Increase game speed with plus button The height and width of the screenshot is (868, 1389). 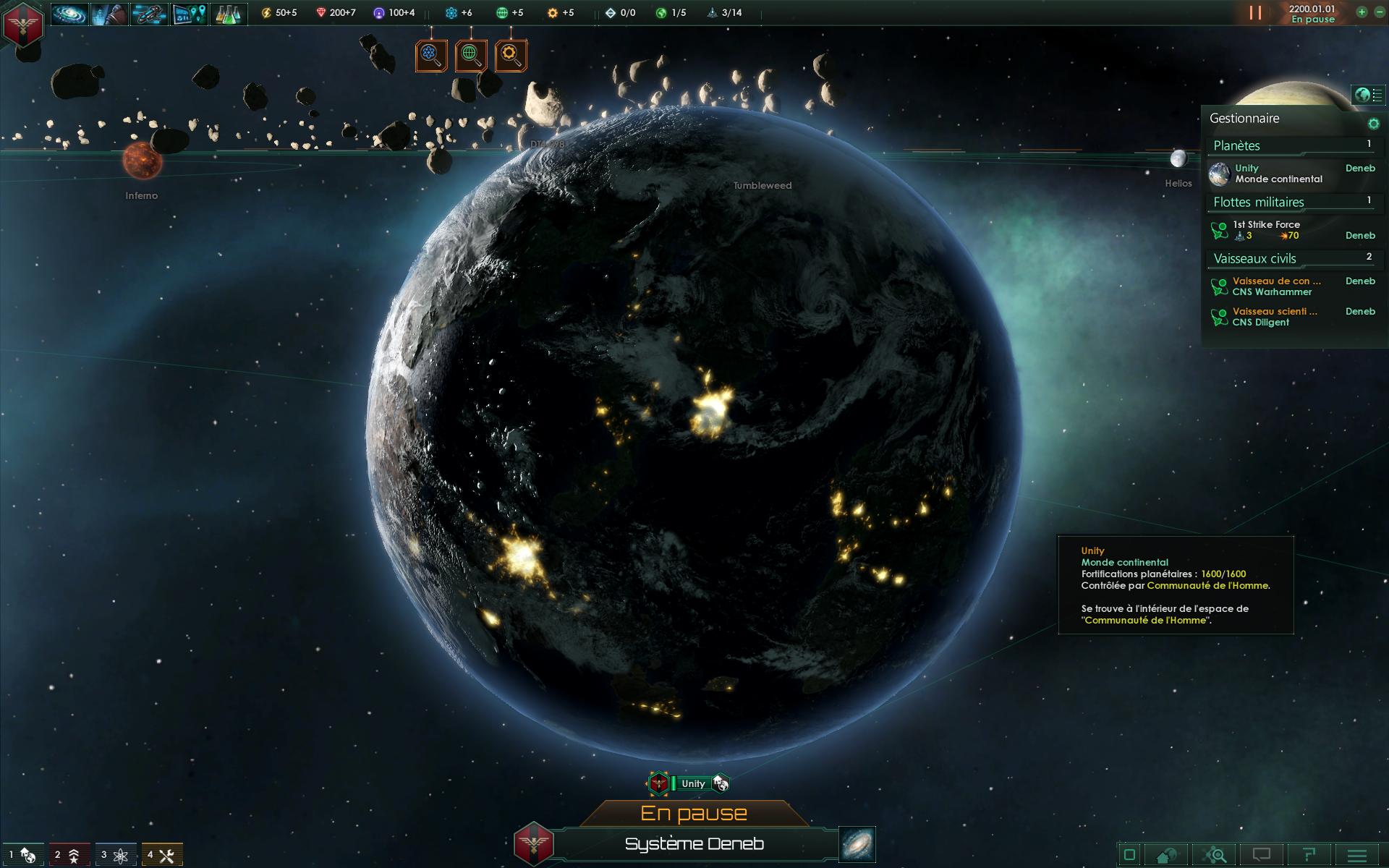[1362, 12]
